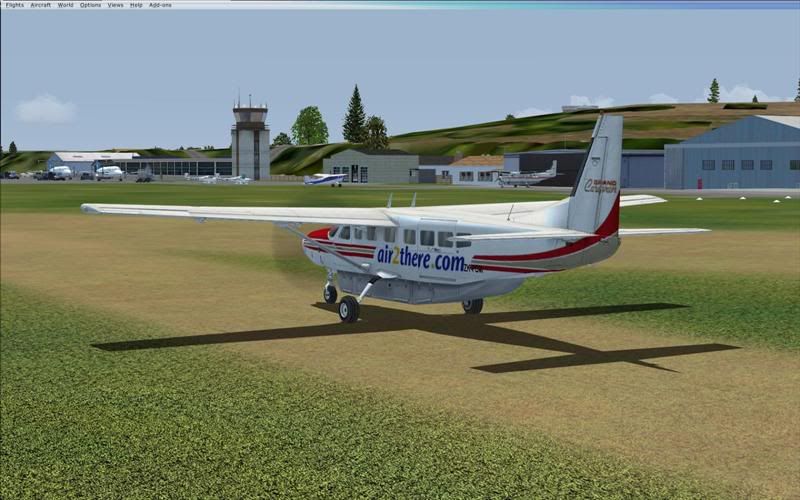
Task: Open the World menu
Action: [x=65, y=5]
